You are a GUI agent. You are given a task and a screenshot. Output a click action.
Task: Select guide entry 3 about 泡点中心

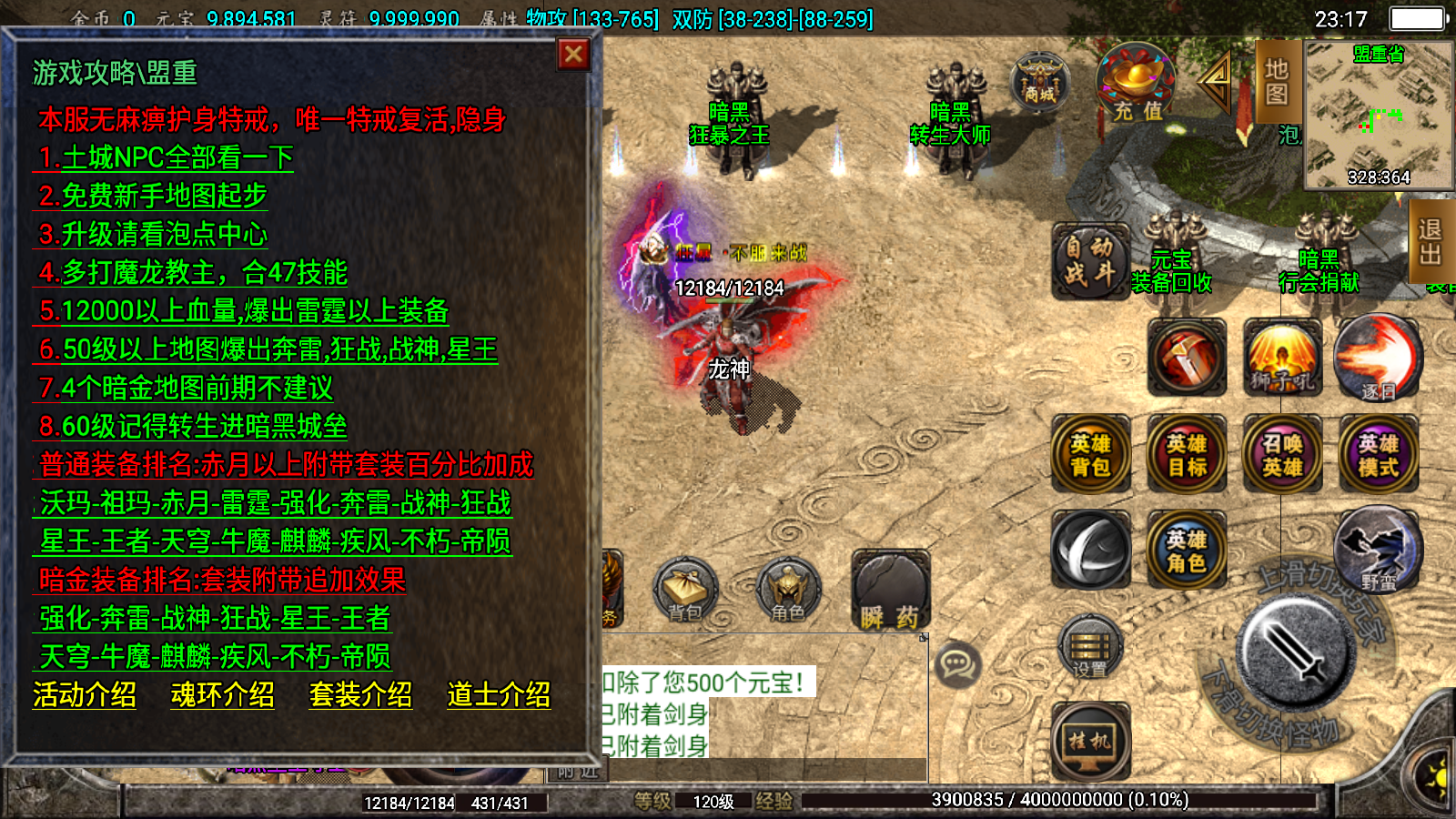(x=153, y=235)
